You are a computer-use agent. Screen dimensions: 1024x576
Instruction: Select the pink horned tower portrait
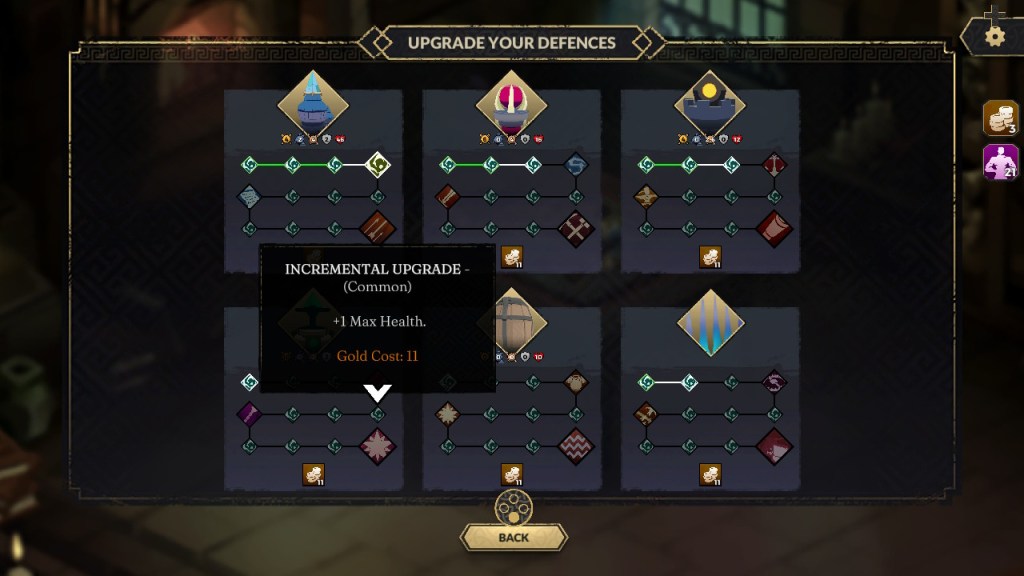click(x=511, y=102)
